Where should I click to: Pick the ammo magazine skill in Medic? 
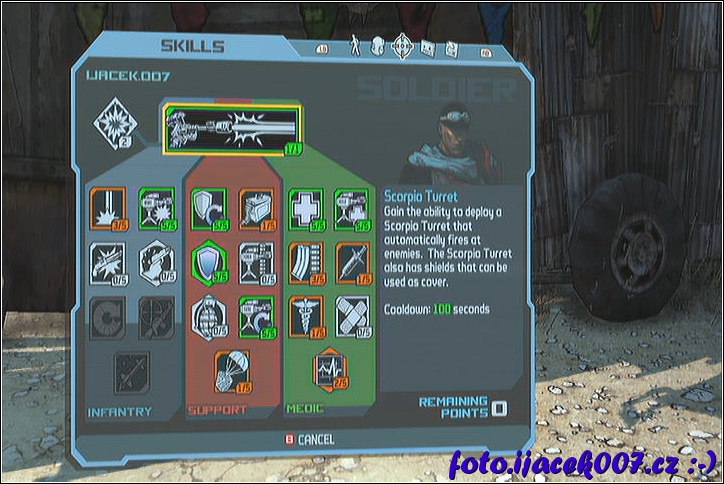[x=306, y=261]
